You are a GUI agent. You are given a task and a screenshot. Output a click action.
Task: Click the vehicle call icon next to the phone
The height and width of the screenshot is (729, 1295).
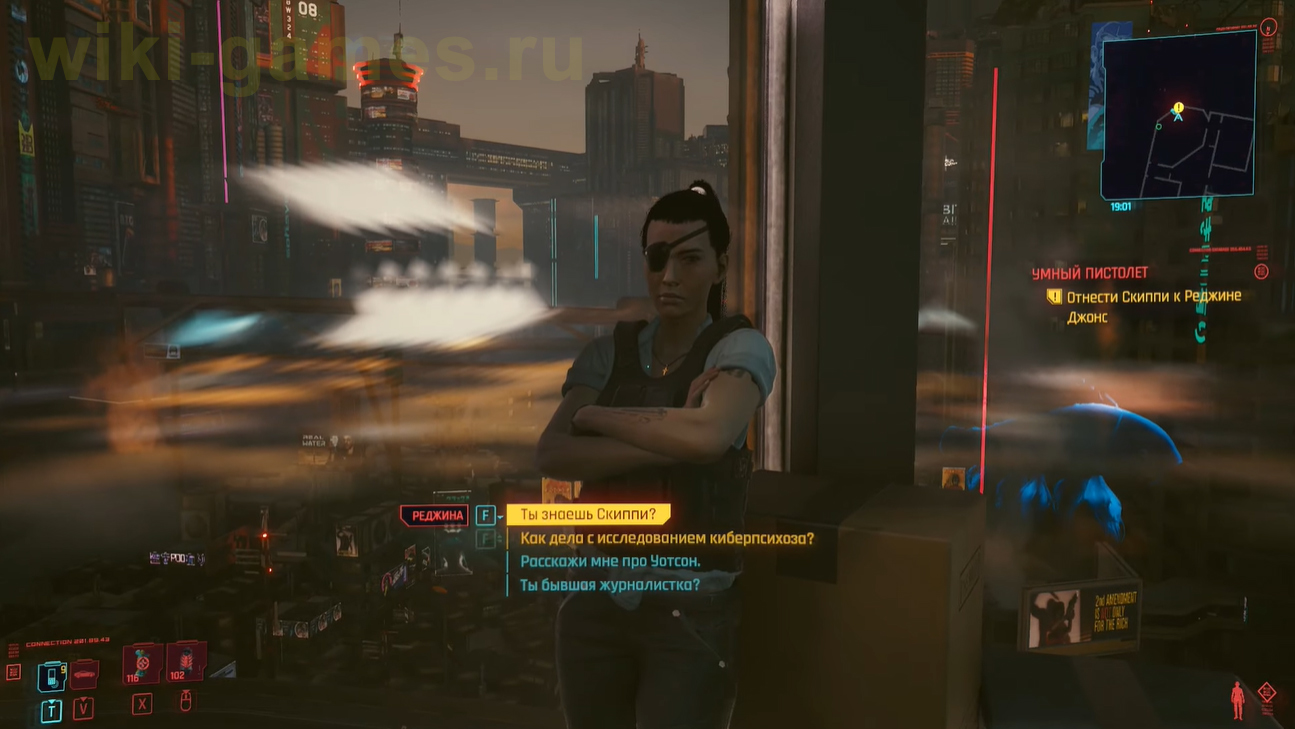pos(83,675)
